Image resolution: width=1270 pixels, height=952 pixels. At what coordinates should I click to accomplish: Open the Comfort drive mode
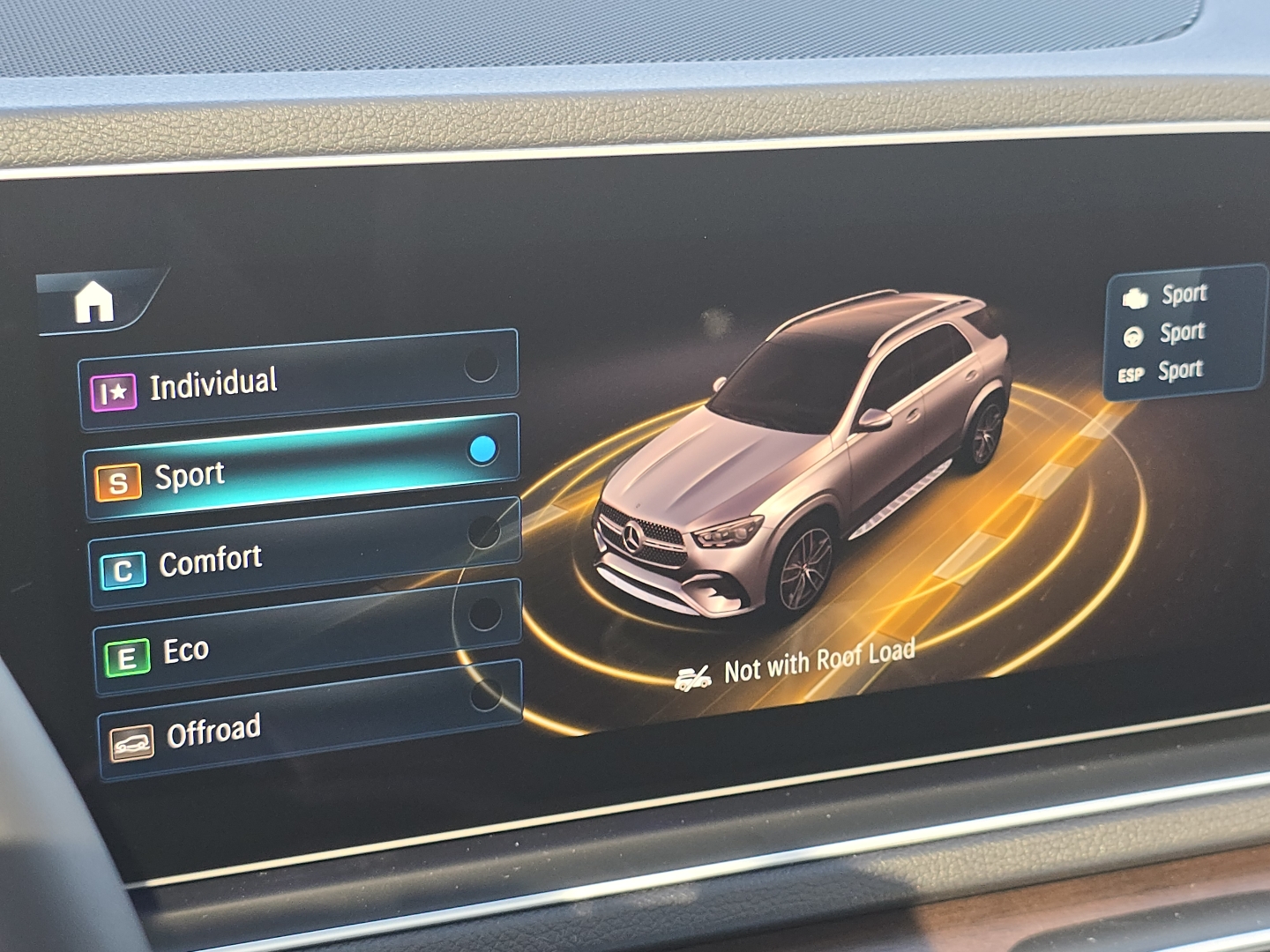[x=291, y=555]
